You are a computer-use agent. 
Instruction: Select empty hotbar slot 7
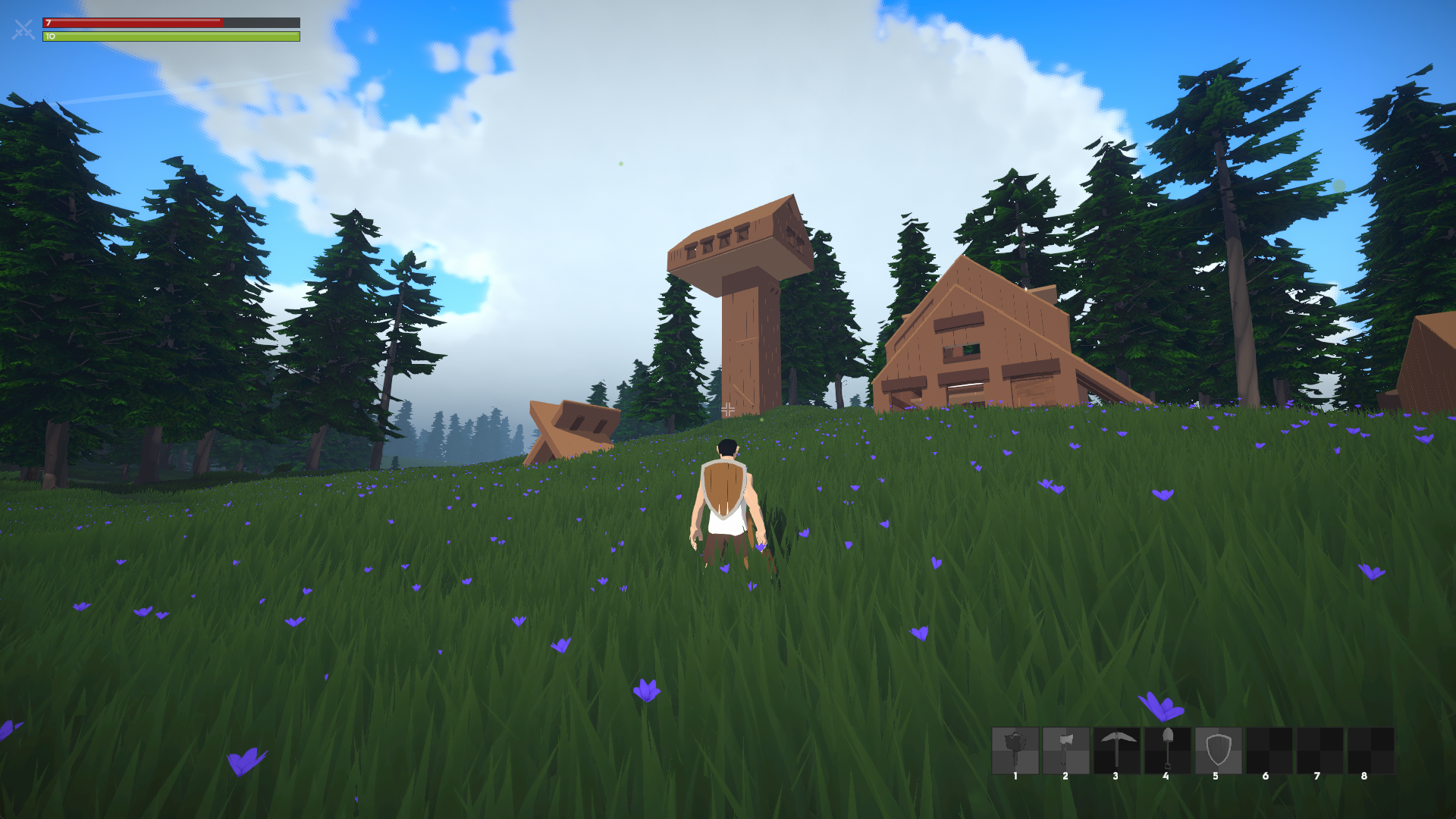(1319, 750)
